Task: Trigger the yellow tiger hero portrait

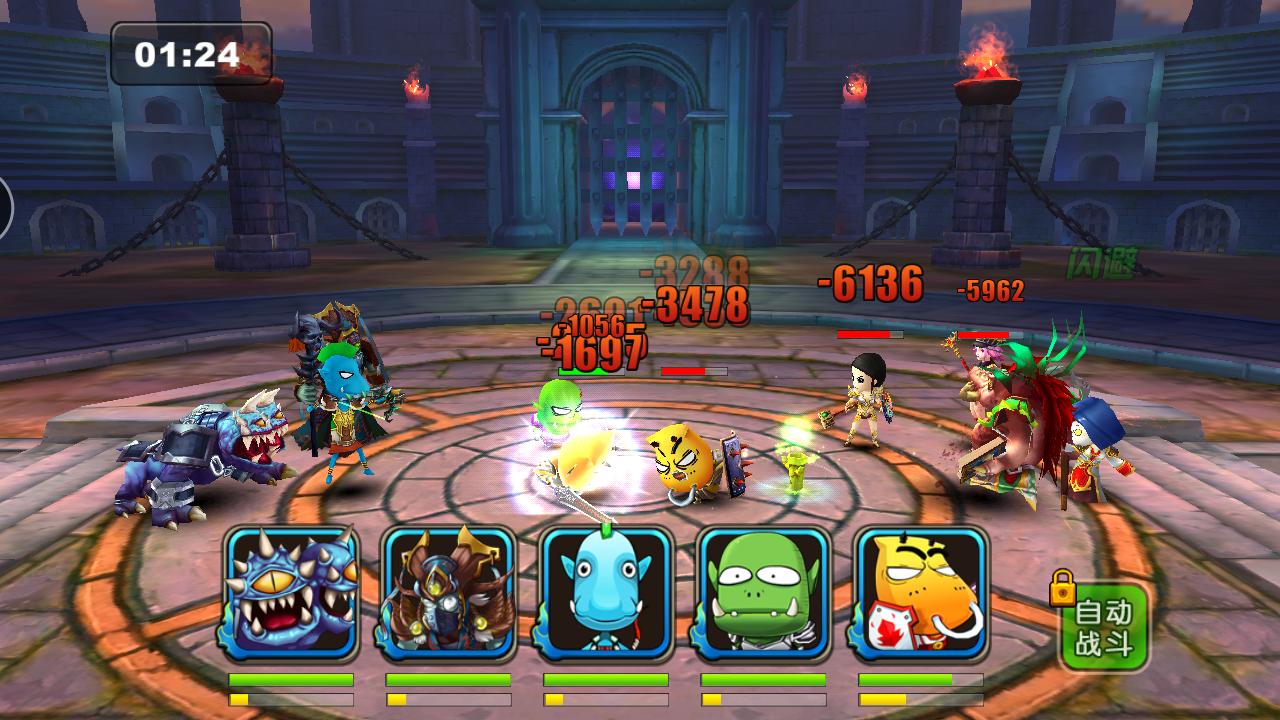Action: pos(921,593)
